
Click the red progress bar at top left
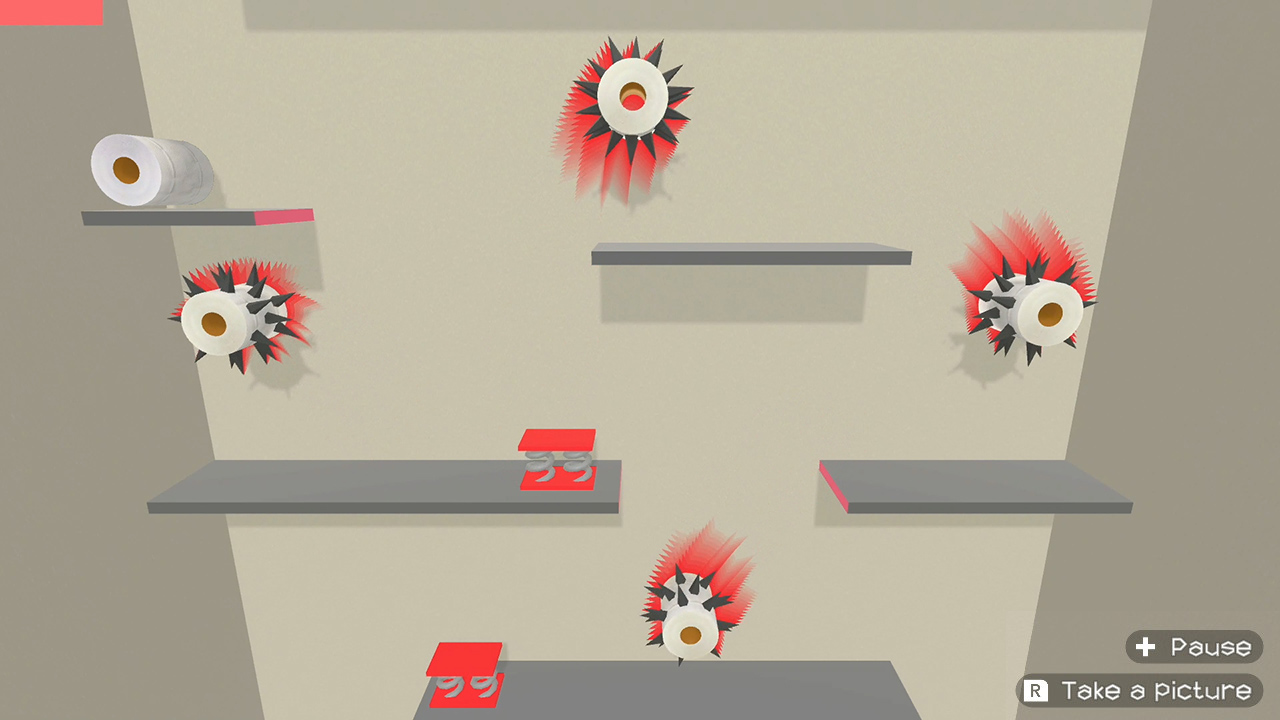(50, 12)
